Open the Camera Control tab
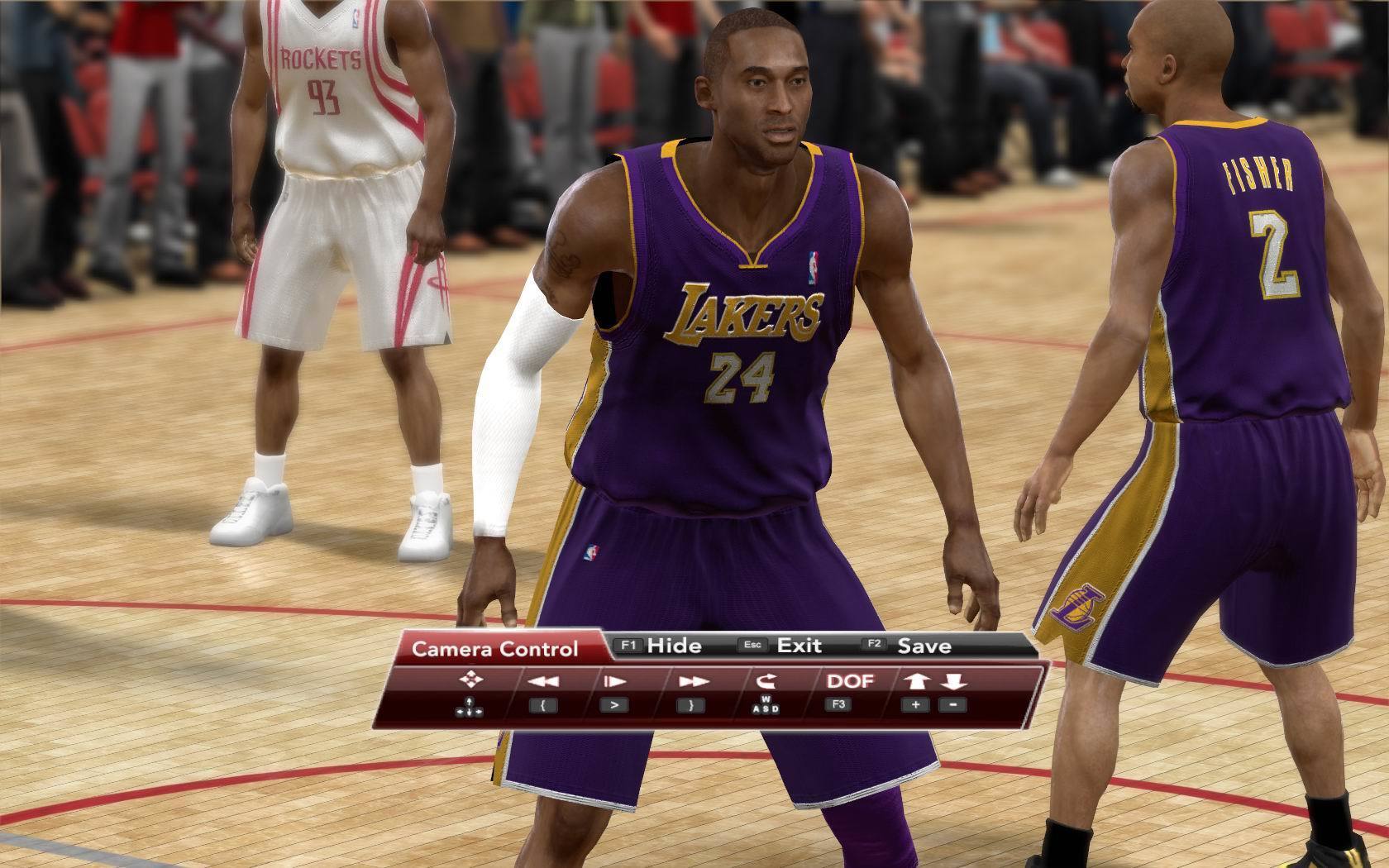The image size is (1389, 868). pyautogui.click(x=494, y=649)
